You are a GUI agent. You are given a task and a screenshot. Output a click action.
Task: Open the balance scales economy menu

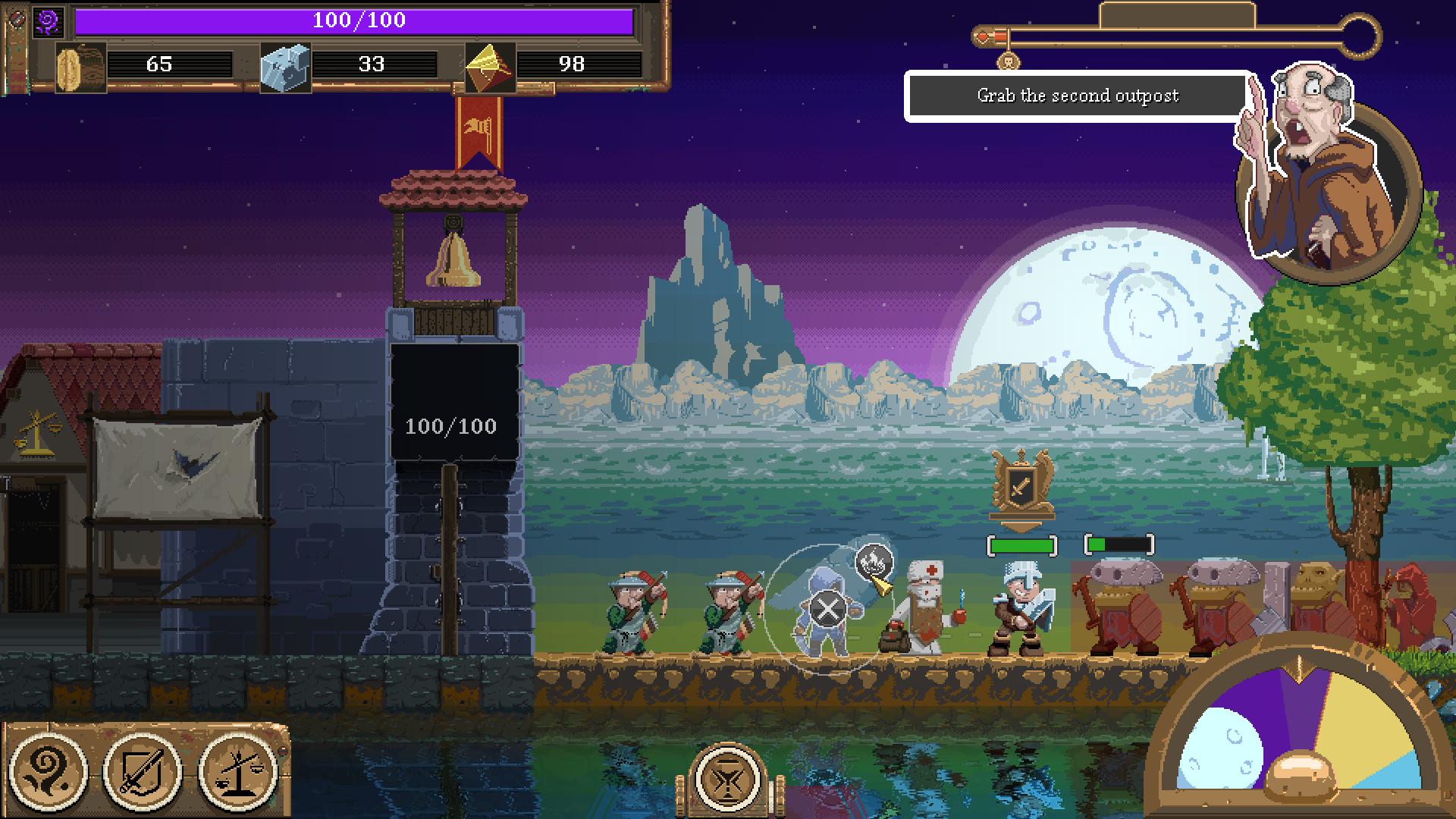[x=237, y=770]
